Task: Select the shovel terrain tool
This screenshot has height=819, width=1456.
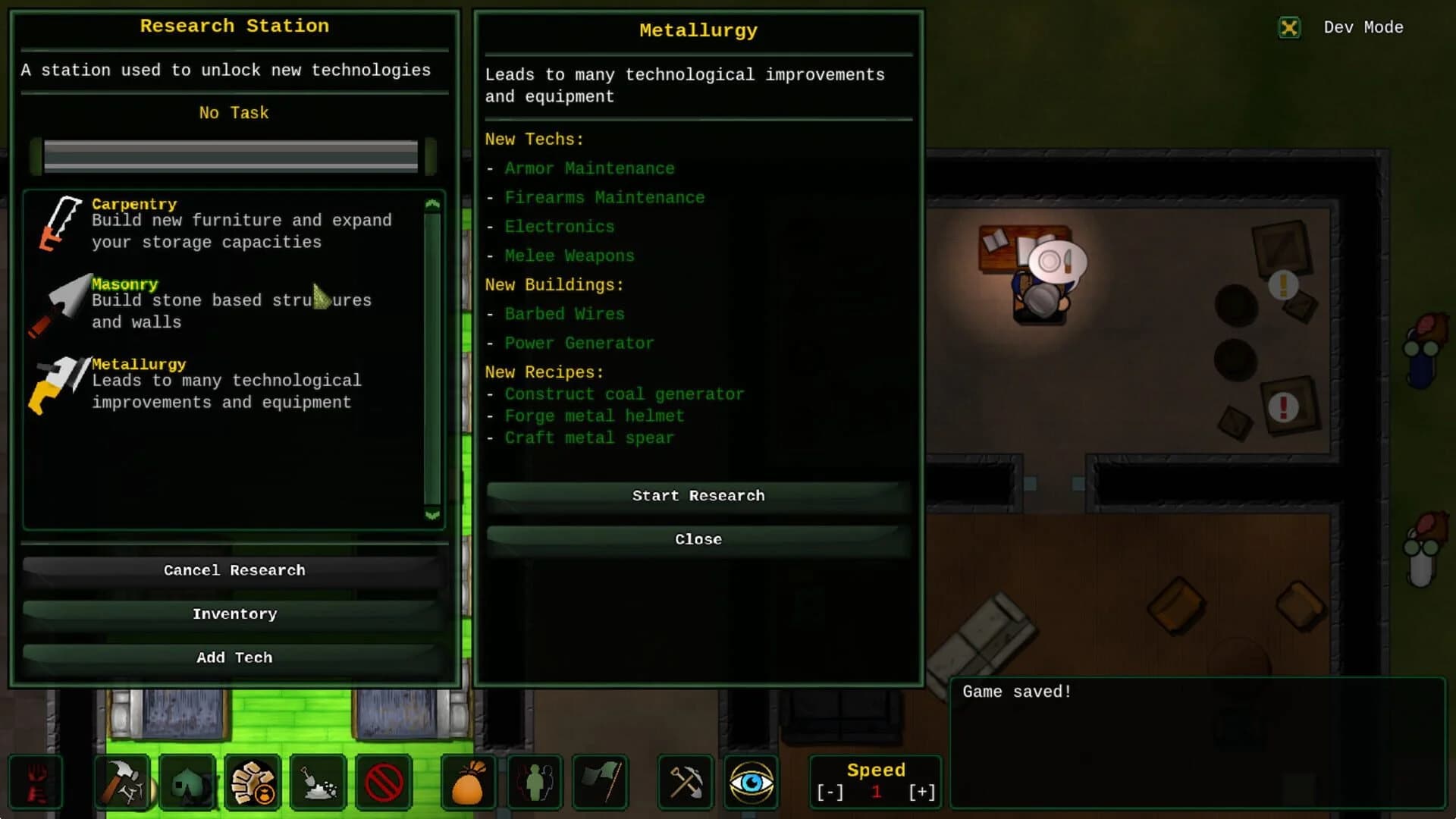Action: click(x=318, y=782)
